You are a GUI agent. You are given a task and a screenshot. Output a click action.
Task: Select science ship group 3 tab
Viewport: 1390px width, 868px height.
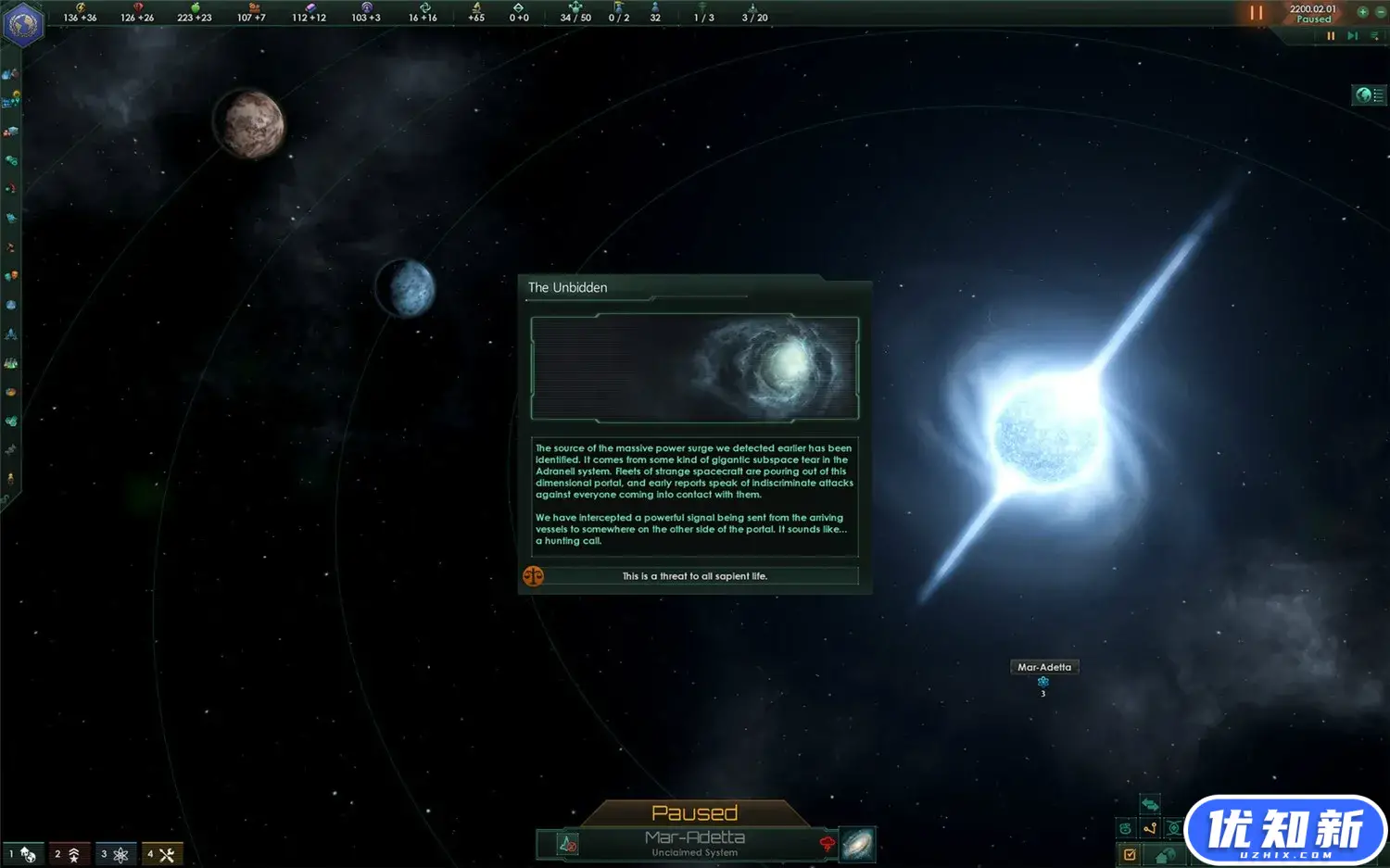click(114, 854)
